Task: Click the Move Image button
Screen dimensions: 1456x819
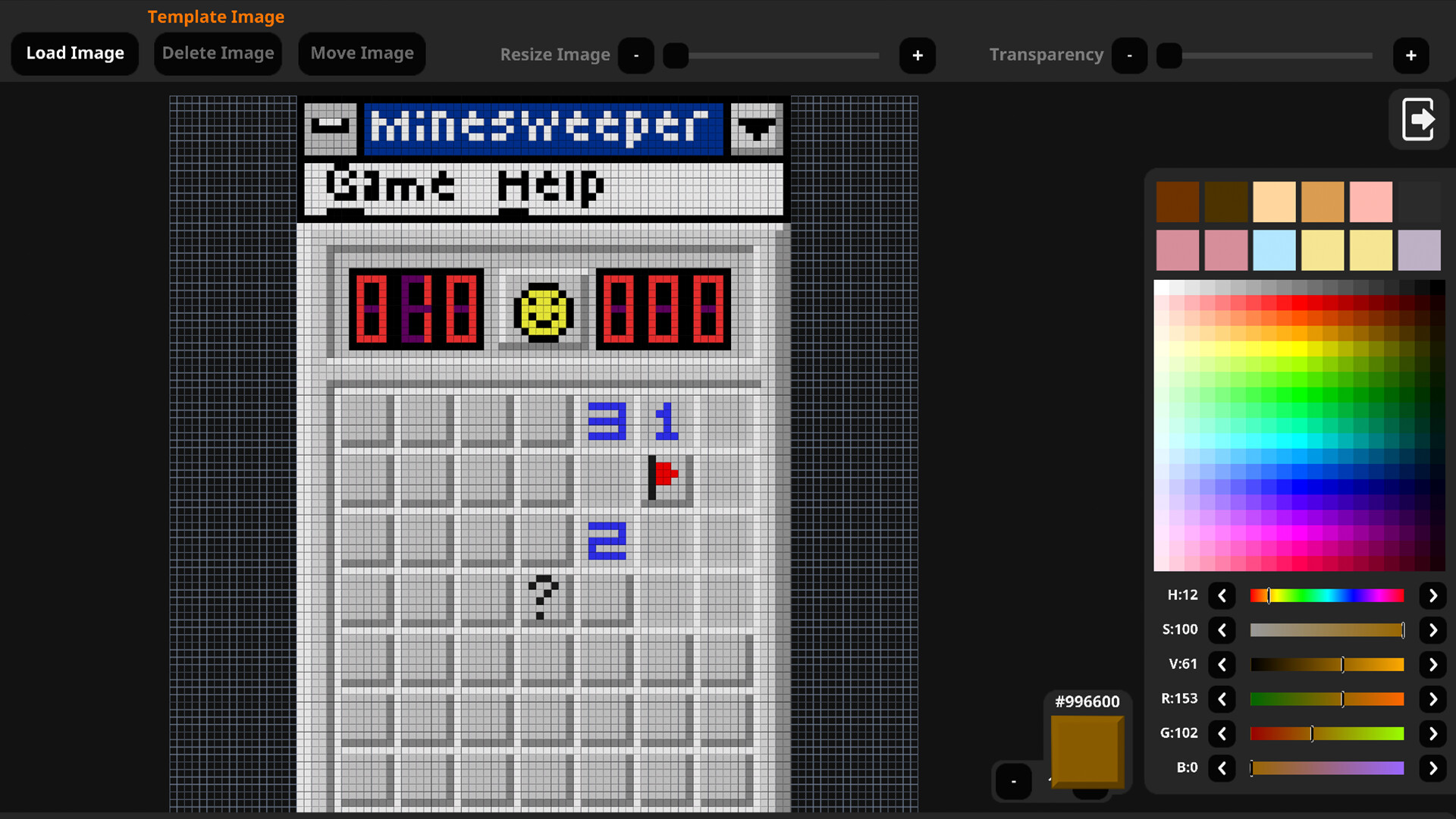Action: [362, 53]
